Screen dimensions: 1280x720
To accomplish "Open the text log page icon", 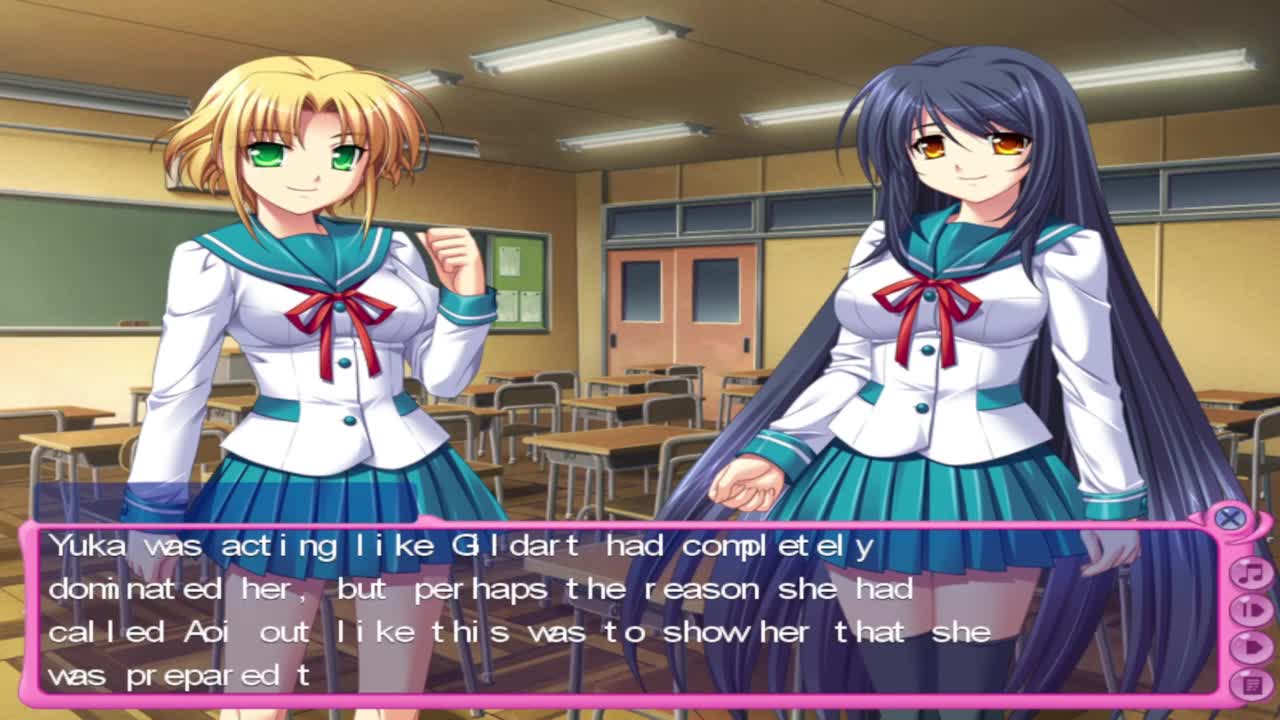I will coord(1250,683).
